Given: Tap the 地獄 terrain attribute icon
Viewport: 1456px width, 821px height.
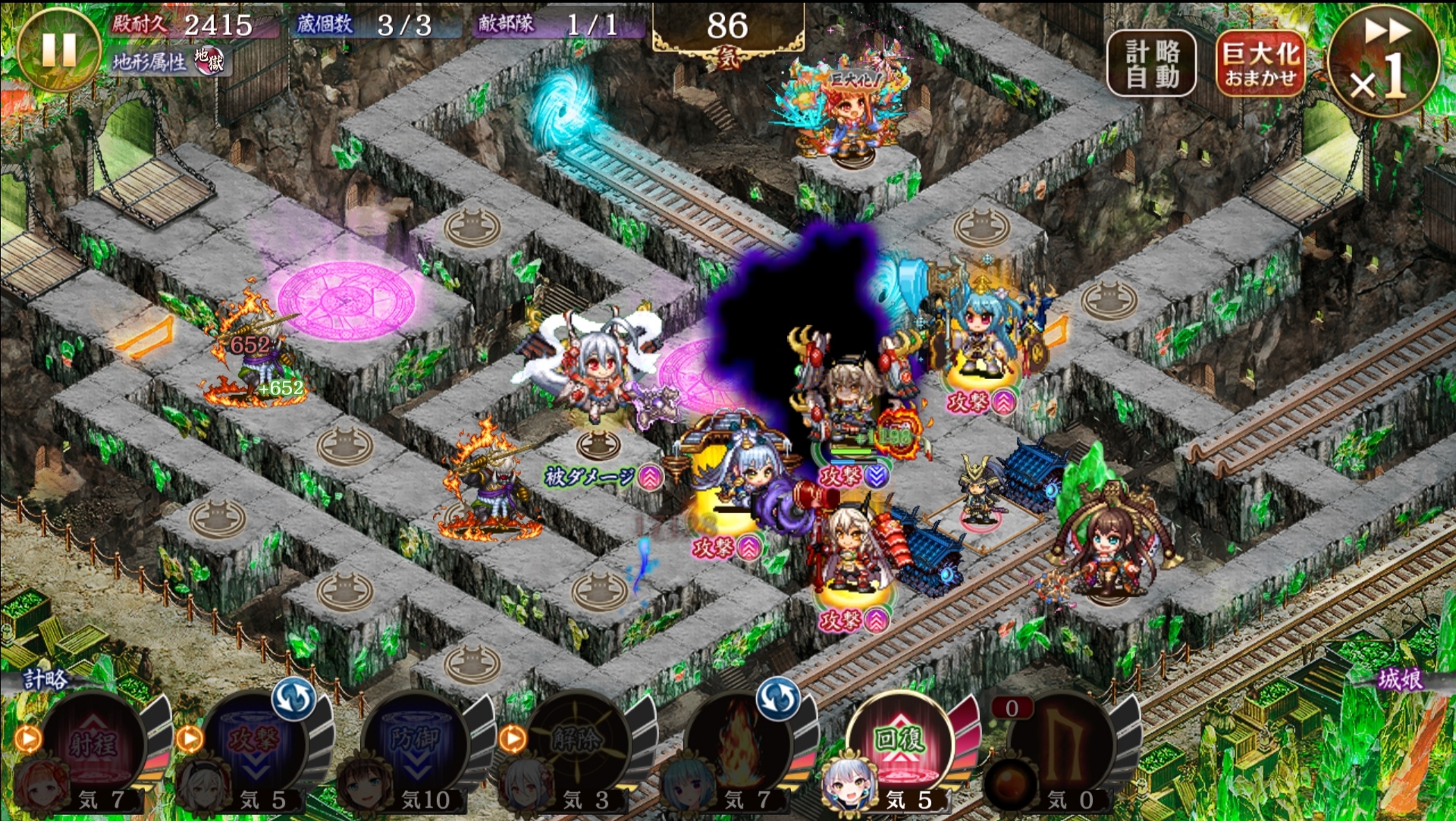Looking at the screenshot, I should pos(209,61).
